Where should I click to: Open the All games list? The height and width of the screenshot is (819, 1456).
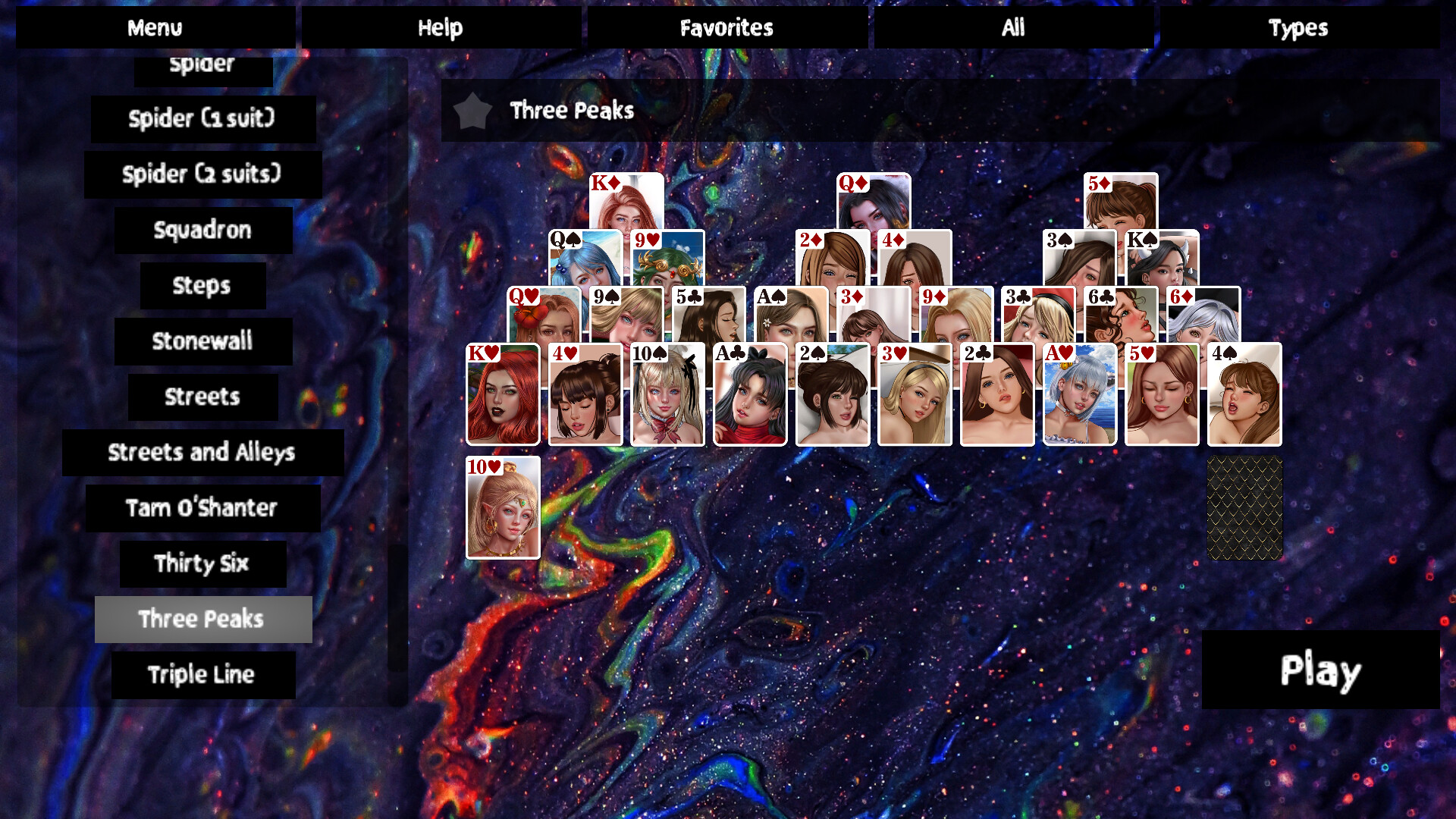[1015, 27]
